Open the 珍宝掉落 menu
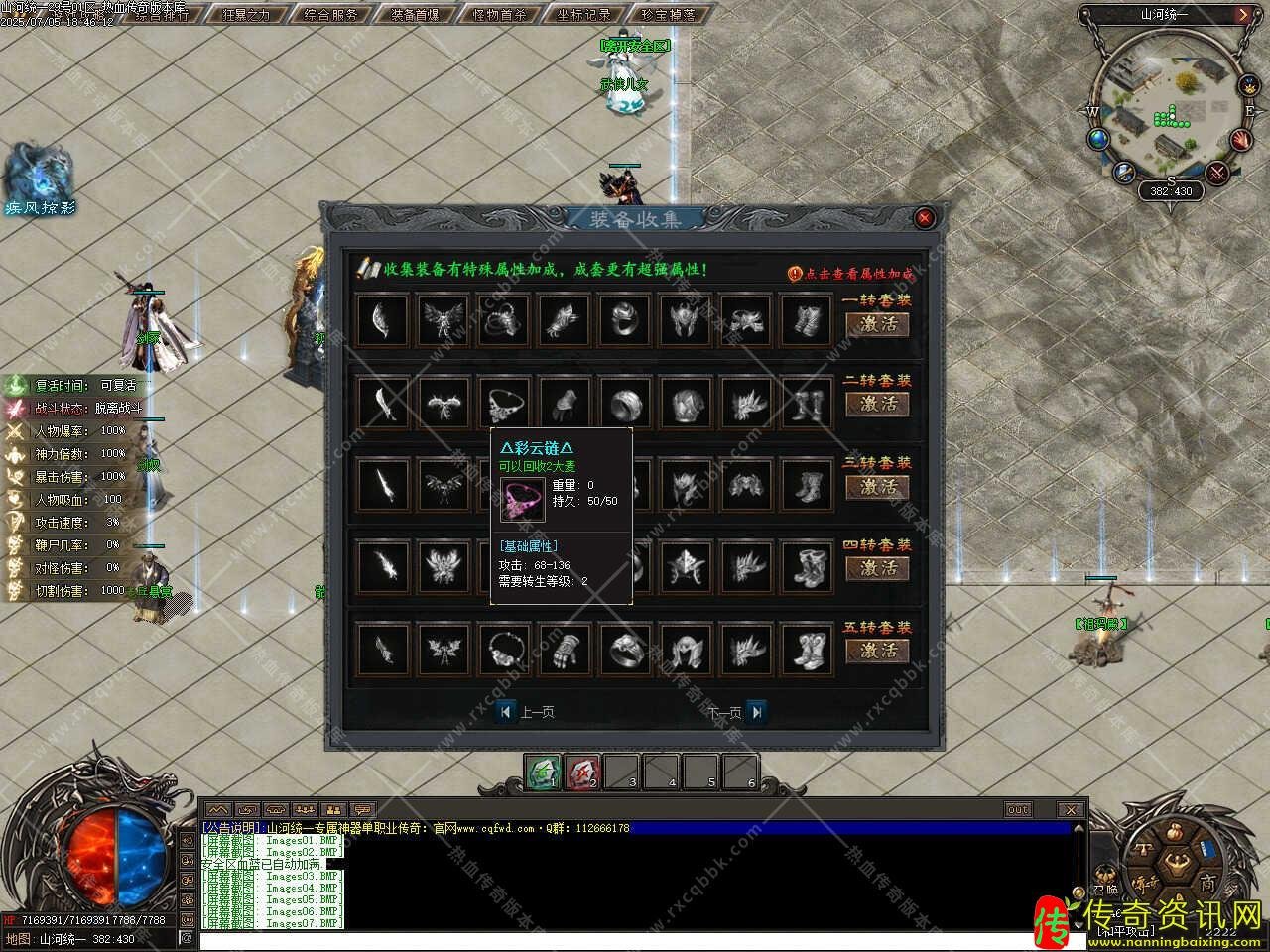The width and height of the screenshot is (1270, 952). click(668, 15)
